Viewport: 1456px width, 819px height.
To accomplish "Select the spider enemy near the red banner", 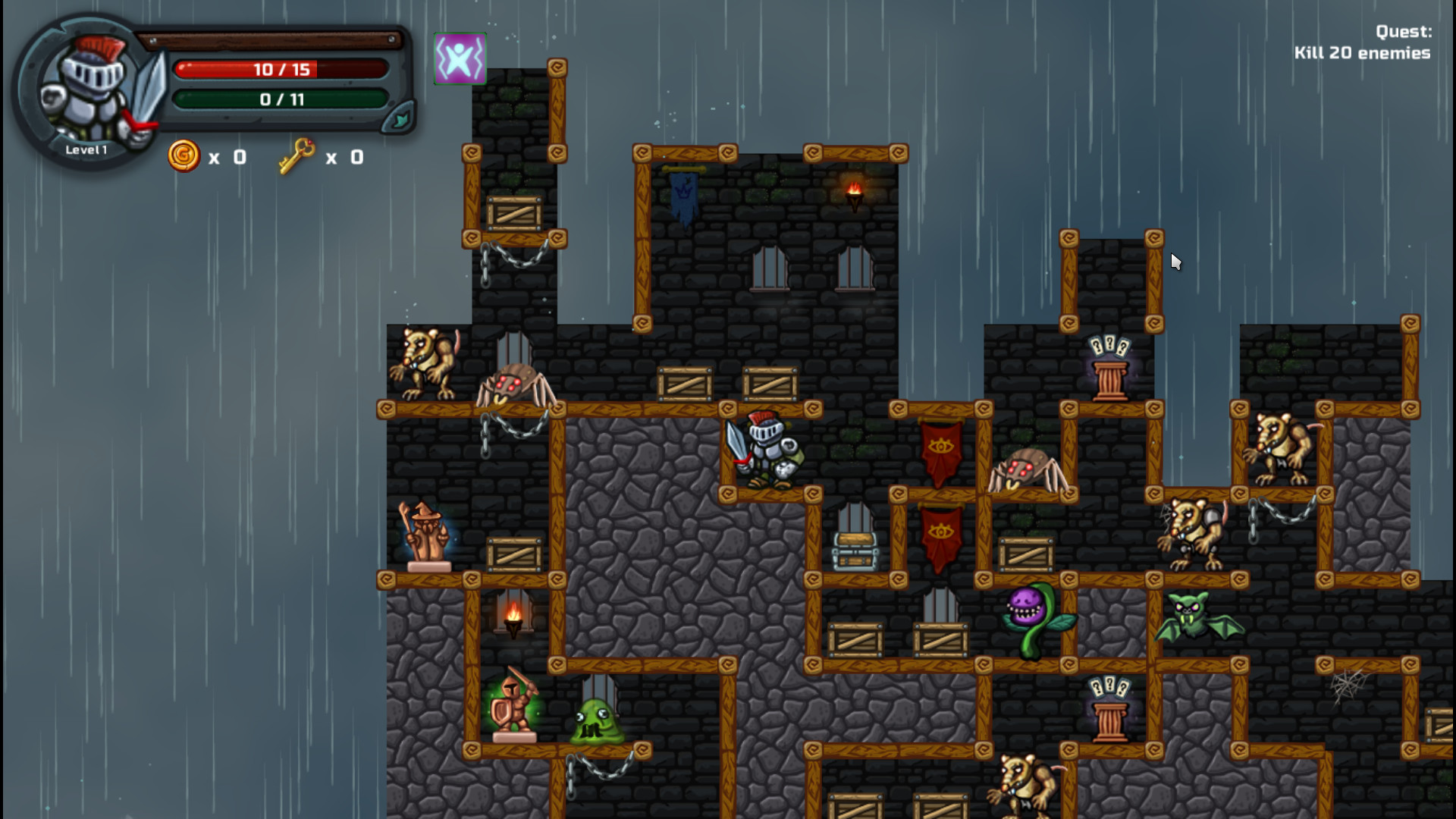I will 1028,466.
